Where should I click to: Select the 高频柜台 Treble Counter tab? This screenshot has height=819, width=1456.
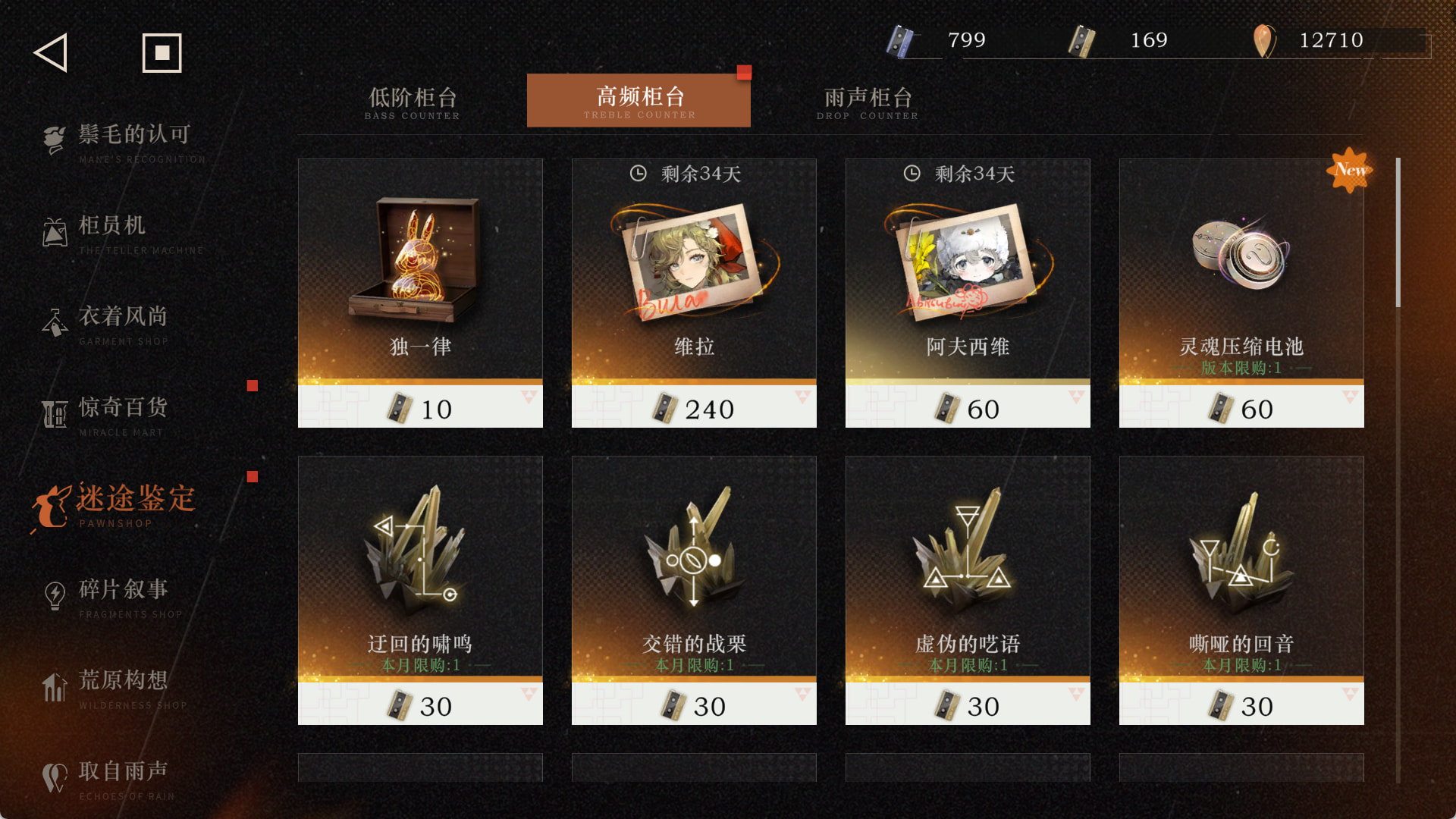pyautogui.click(x=639, y=101)
